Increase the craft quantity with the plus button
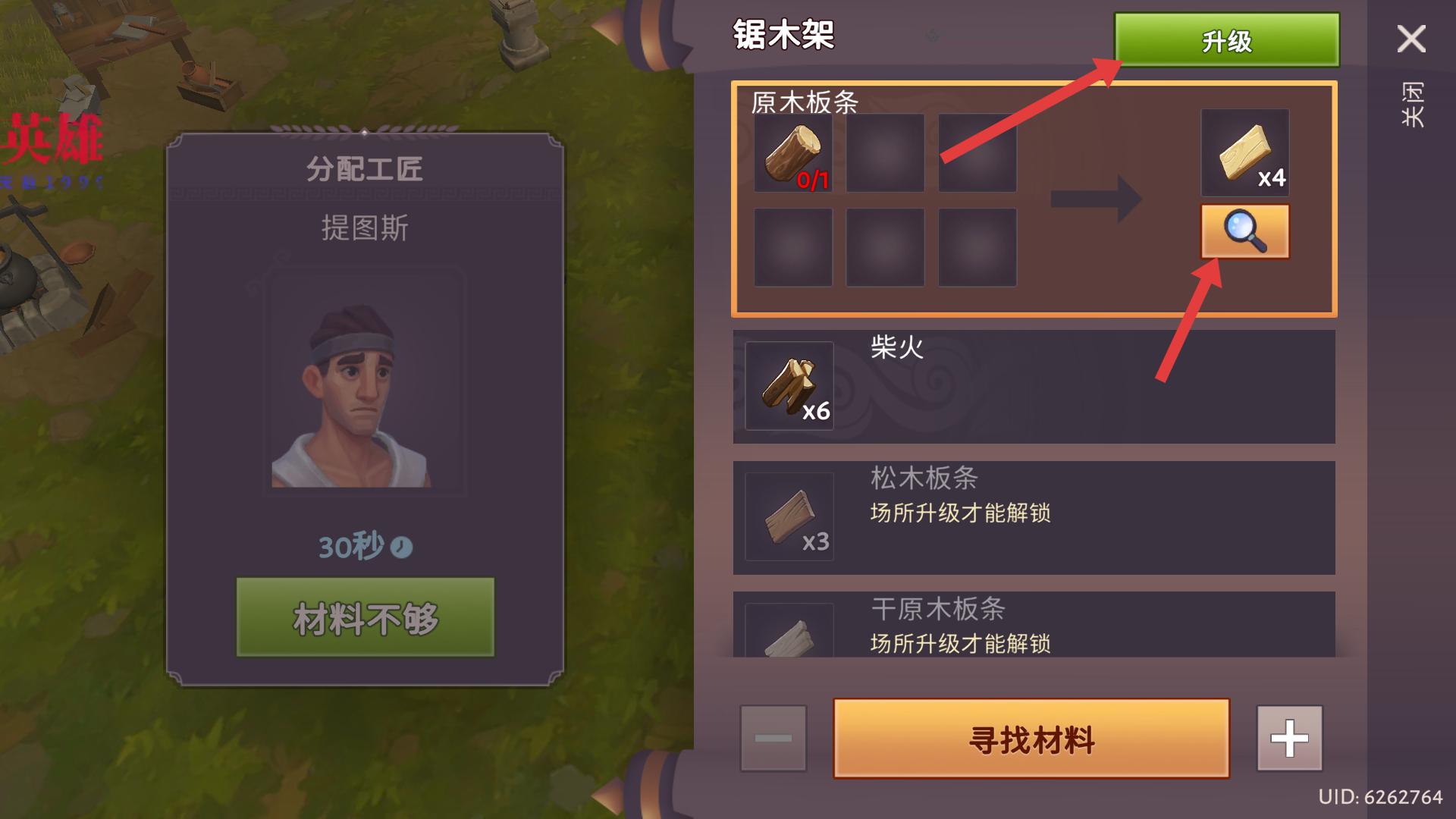This screenshot has height=819, width=1456. [x=1289, y=739]
